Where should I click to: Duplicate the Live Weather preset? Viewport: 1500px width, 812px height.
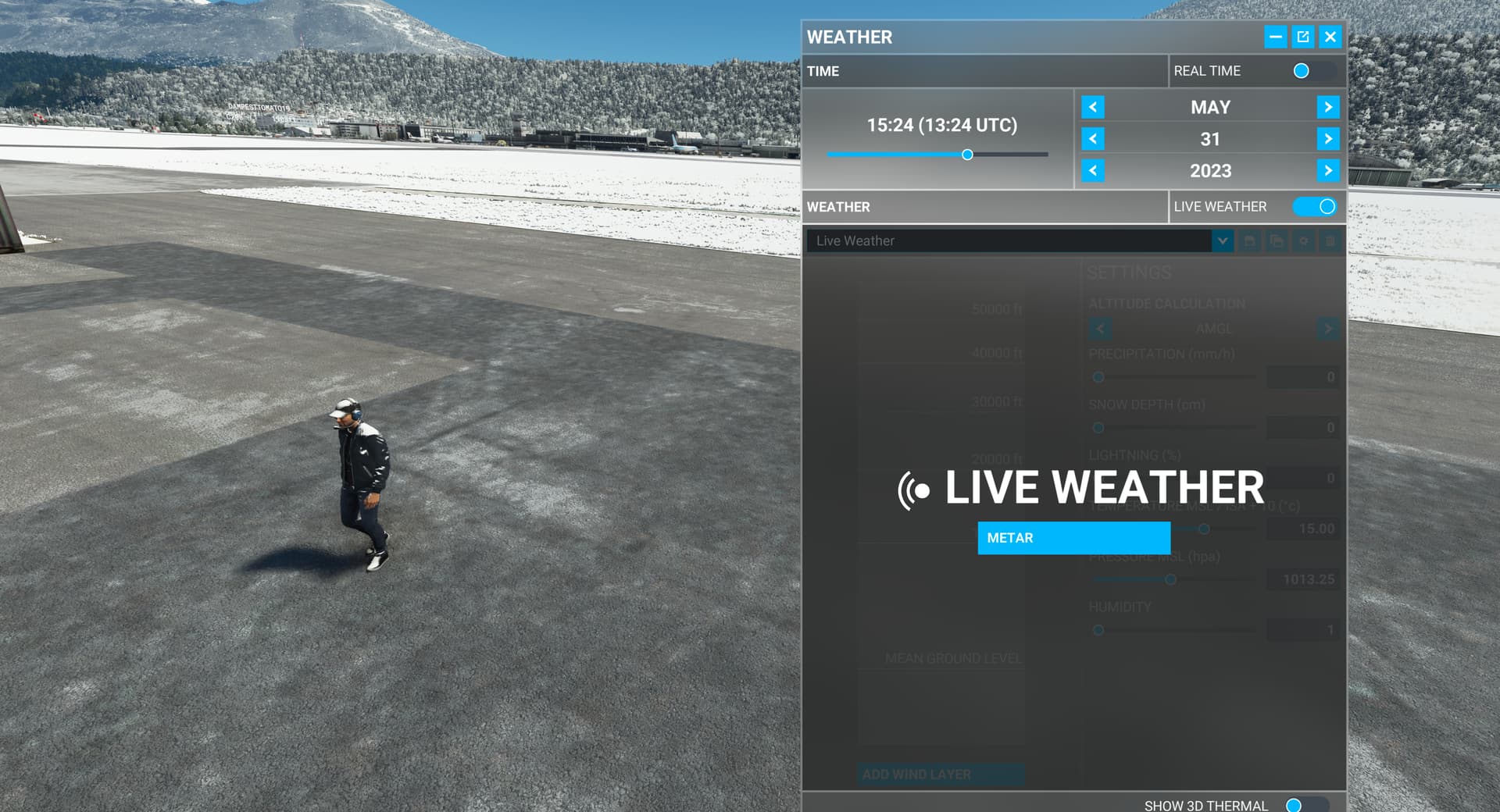pyautogui.click(x=1277, y=240)
